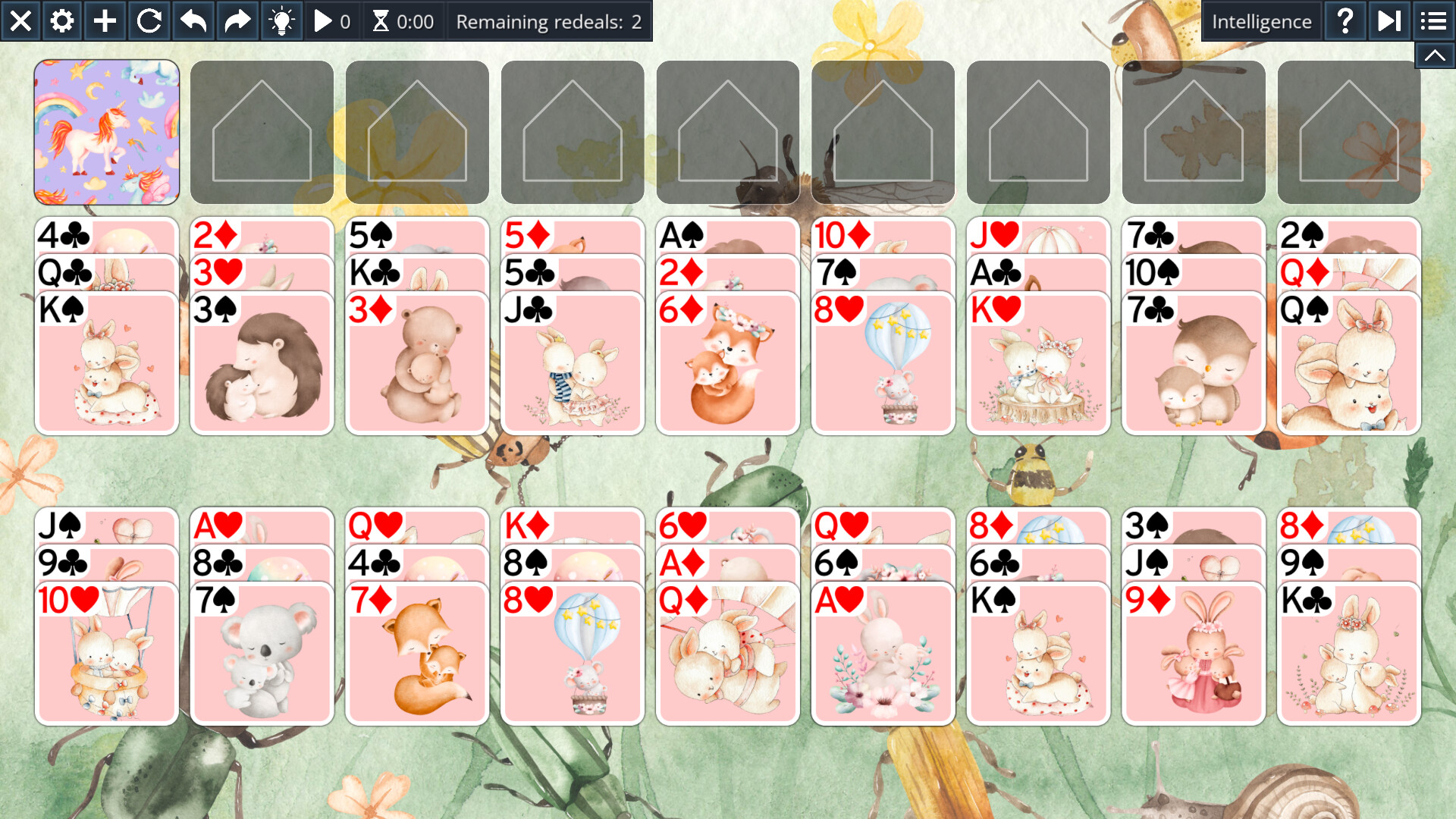Open the settings gear icon
The width and height of the screenshot is (1456, 819).
61,20
